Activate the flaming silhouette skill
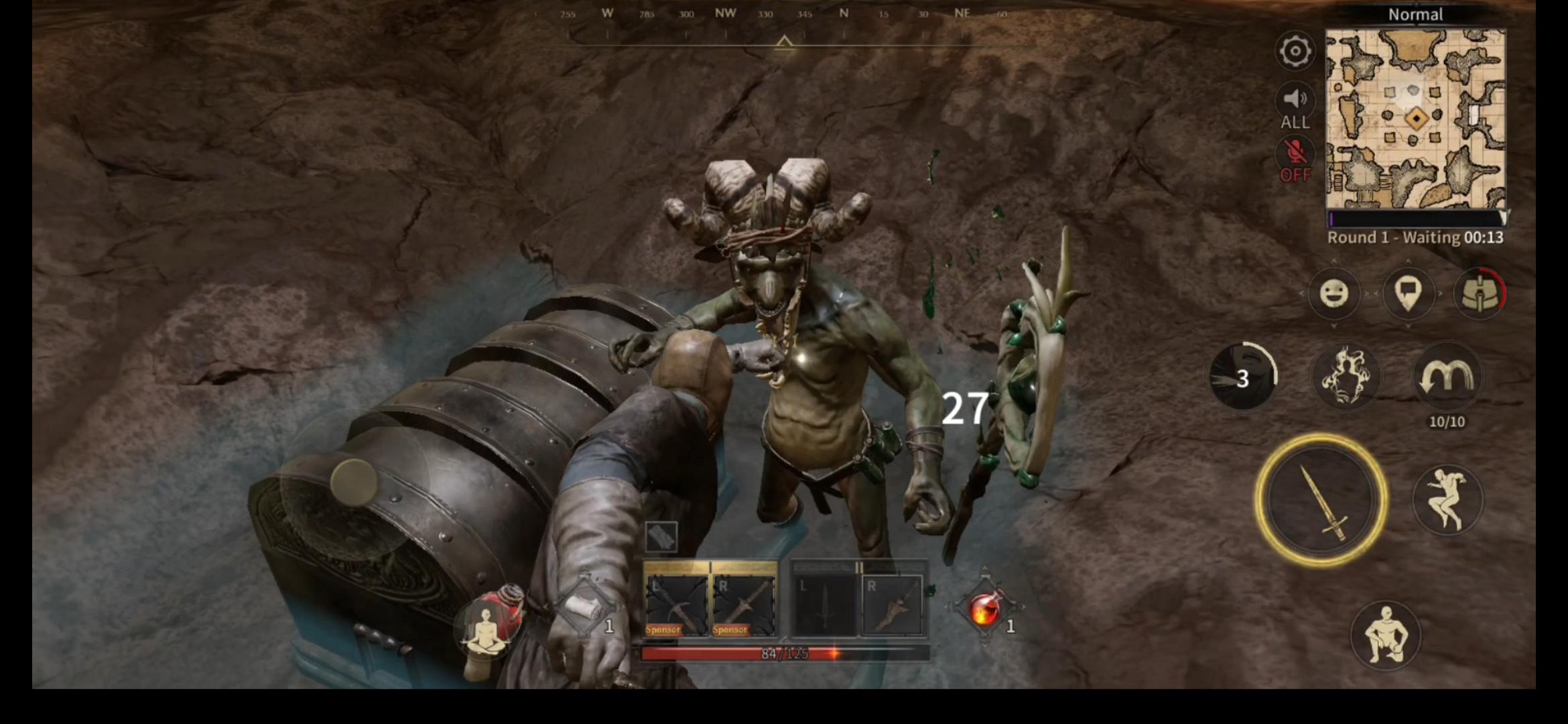The width and height of the screenshot is (1568, 724). [x=1344, y=377]
